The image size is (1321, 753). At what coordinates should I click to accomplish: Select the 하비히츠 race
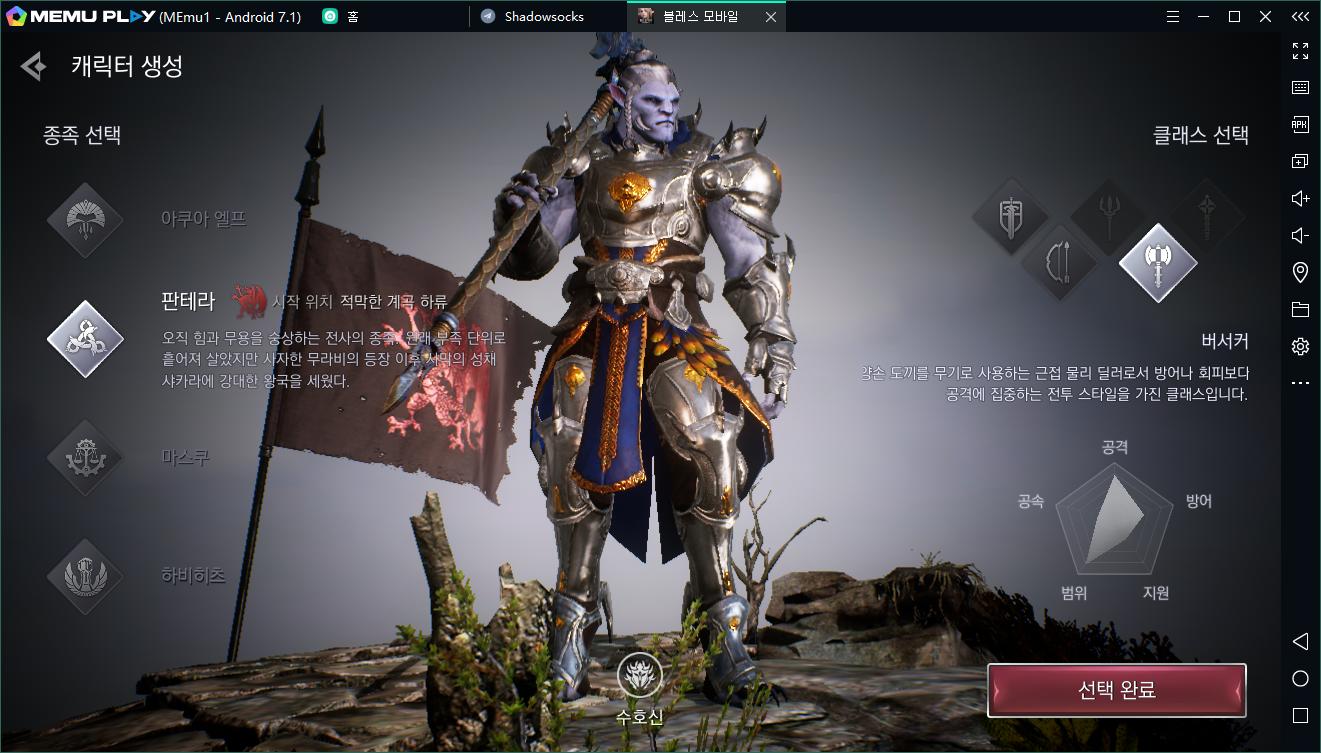point(85,576)
